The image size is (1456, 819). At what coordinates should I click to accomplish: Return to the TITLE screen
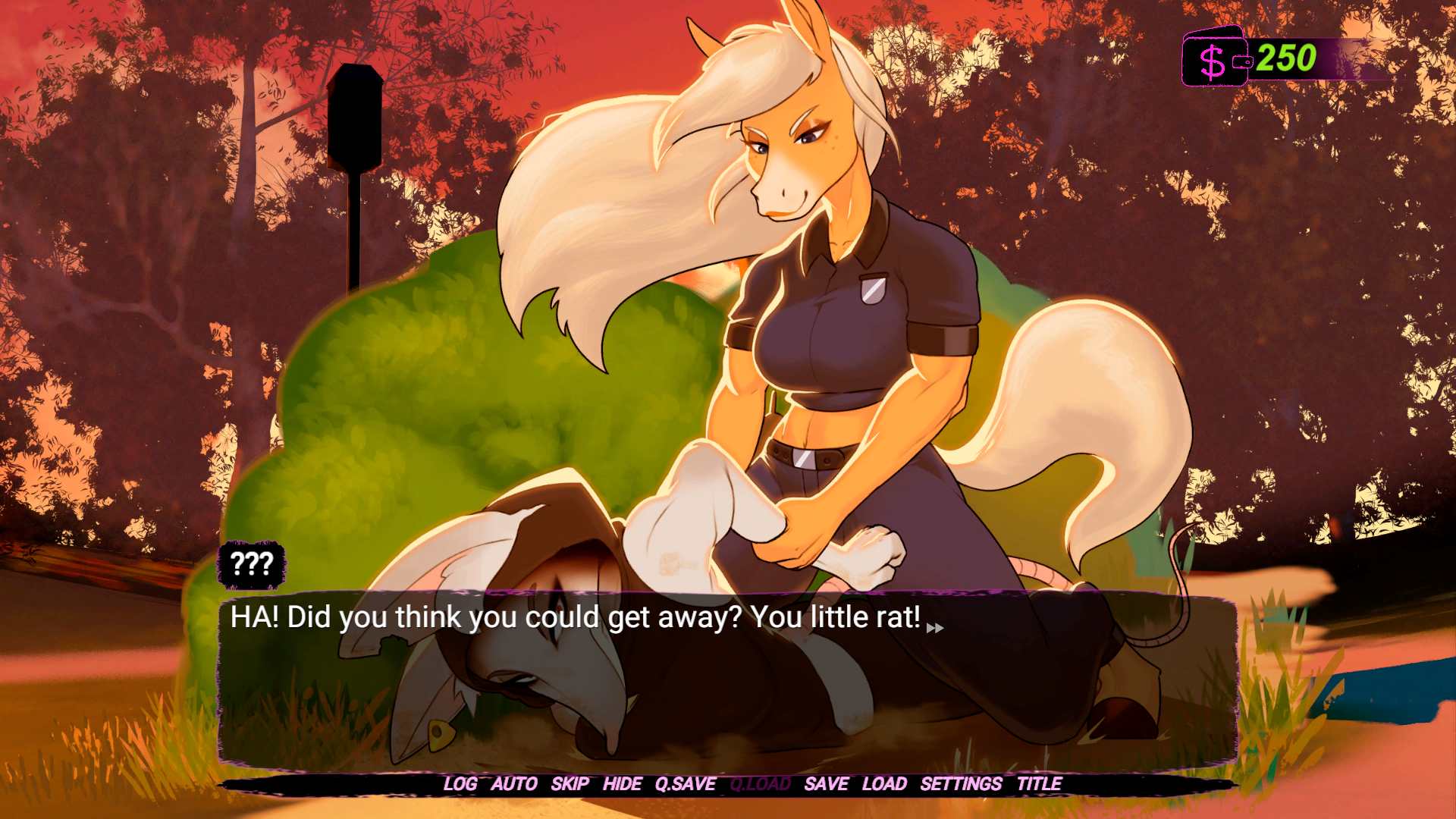[x=1039, y=784]
